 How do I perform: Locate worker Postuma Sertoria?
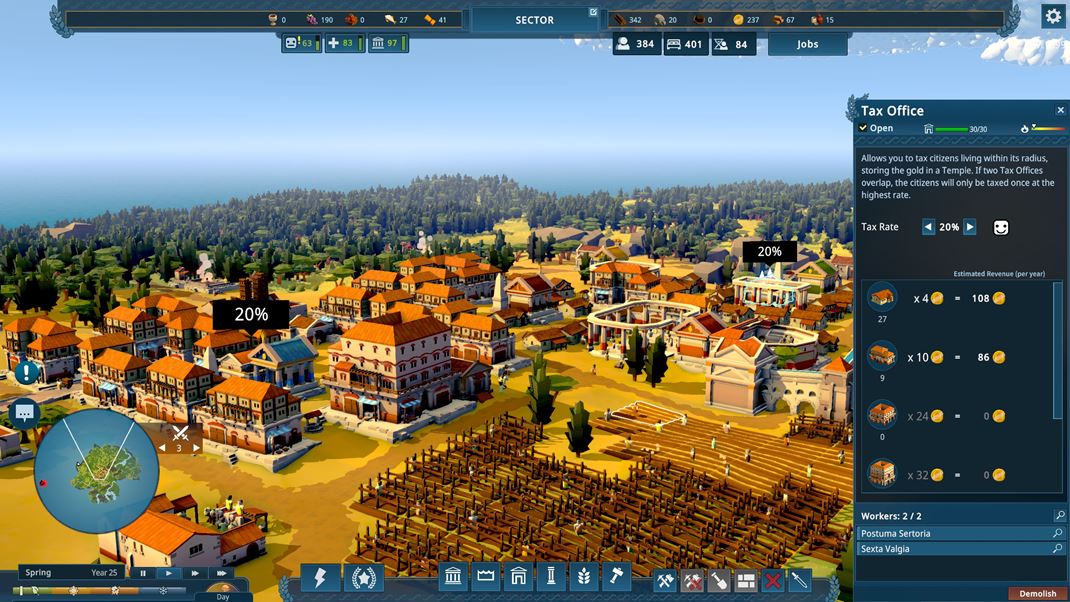1058,534
